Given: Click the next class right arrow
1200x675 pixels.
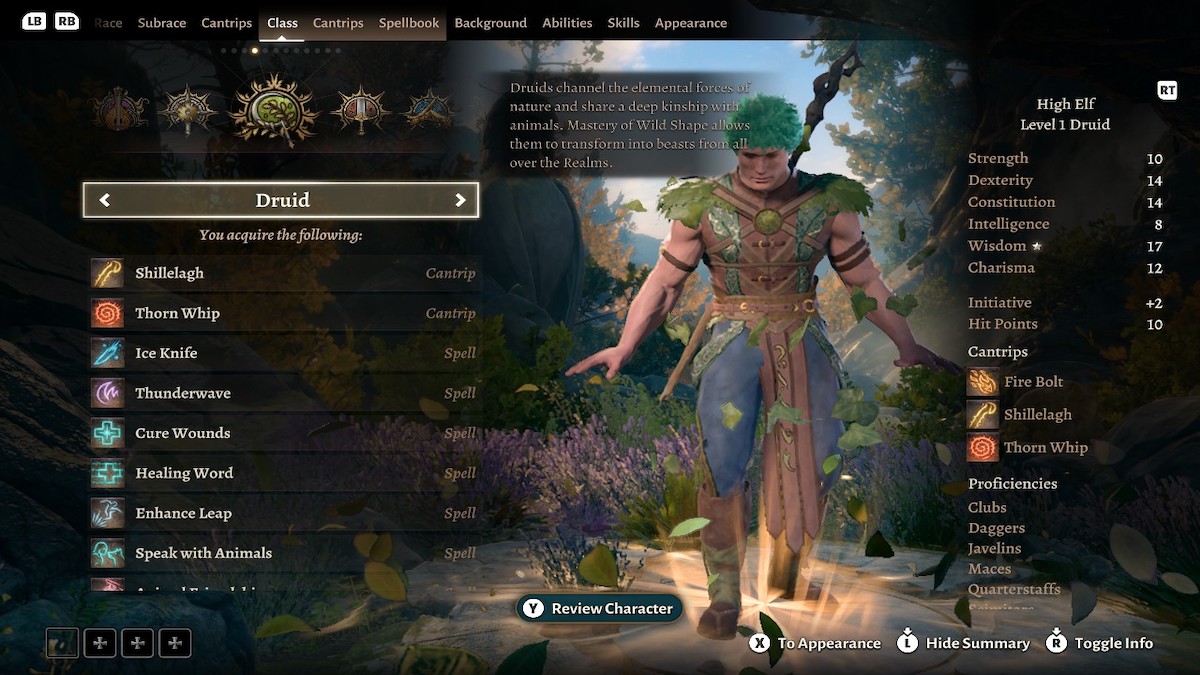Looking at the screenshot, I should coord(460,200).
